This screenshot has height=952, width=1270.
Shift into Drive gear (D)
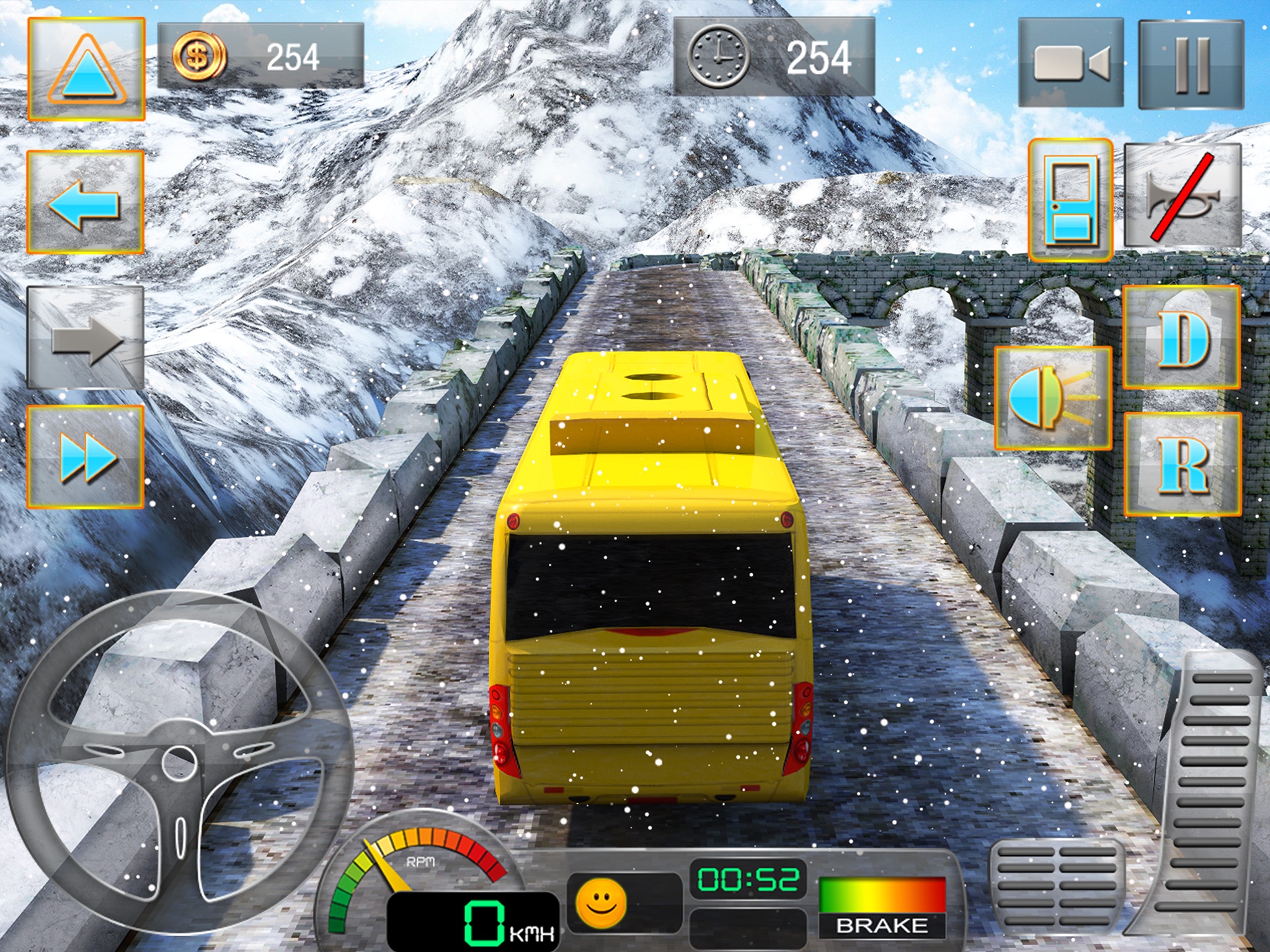pyautogui.click(x=1182, y=338)
